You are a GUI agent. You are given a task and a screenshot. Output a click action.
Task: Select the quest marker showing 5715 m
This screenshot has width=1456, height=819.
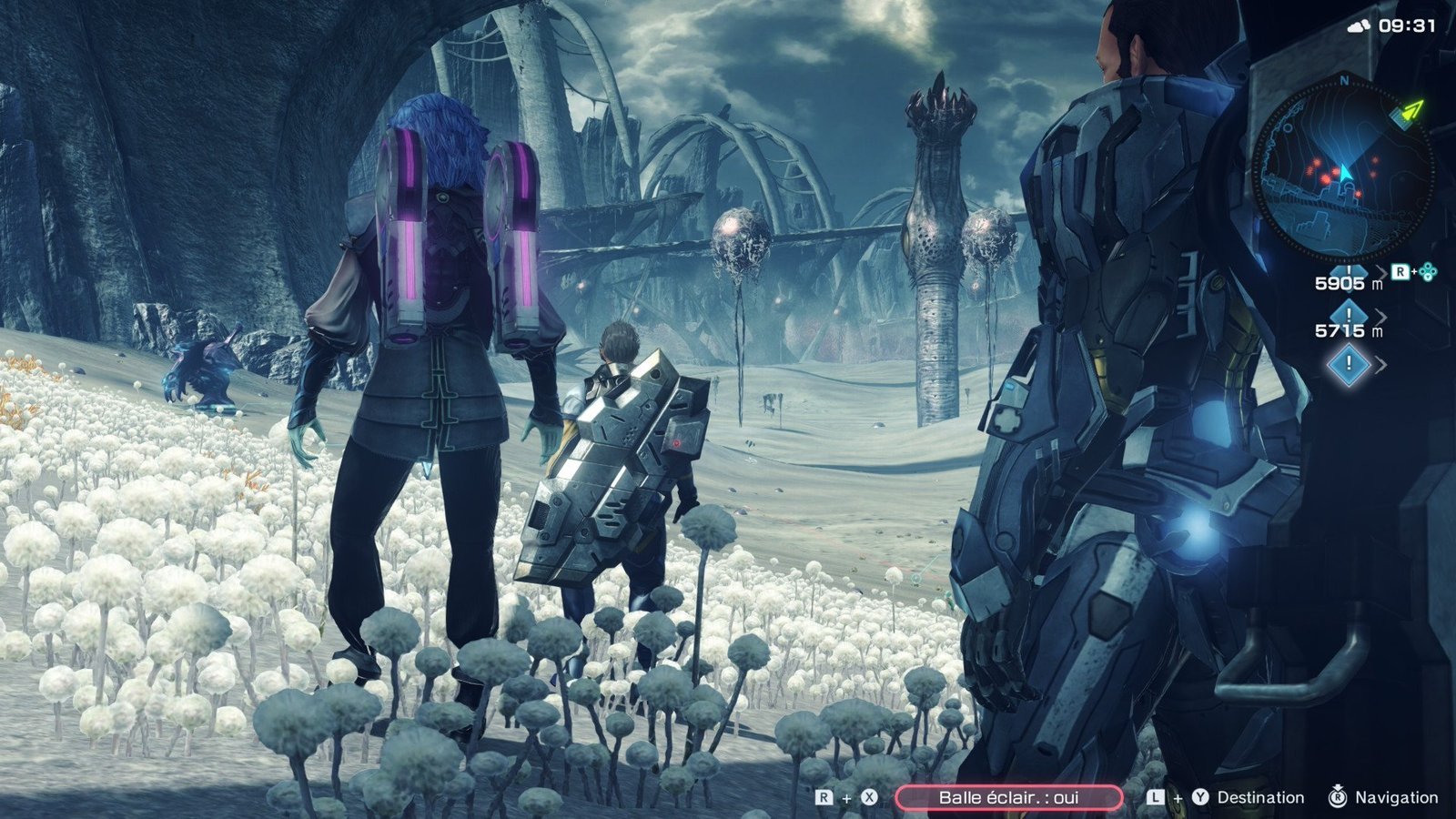click(1348, 323)
